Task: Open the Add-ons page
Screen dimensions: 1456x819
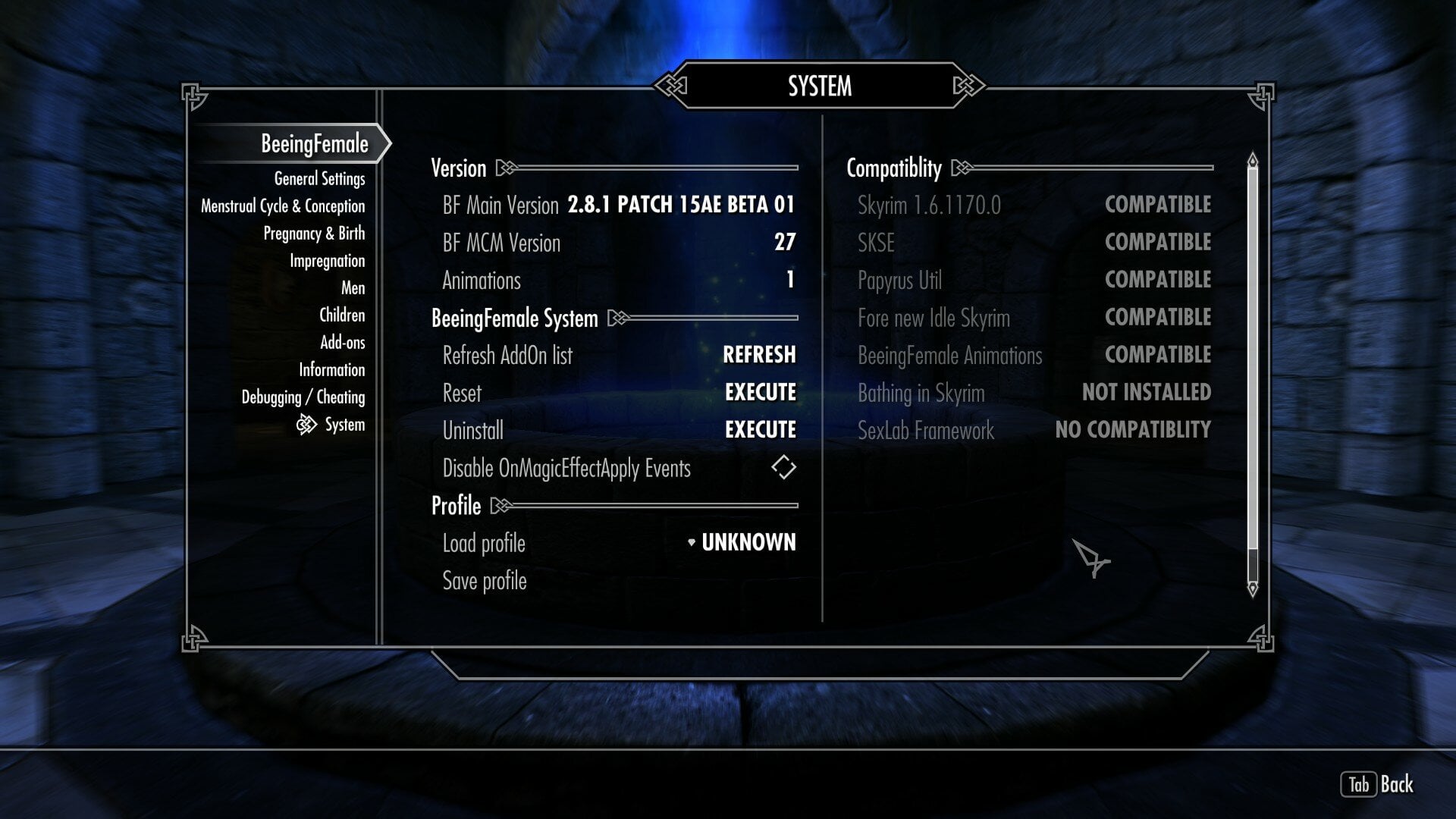Action: click(342, 343)
